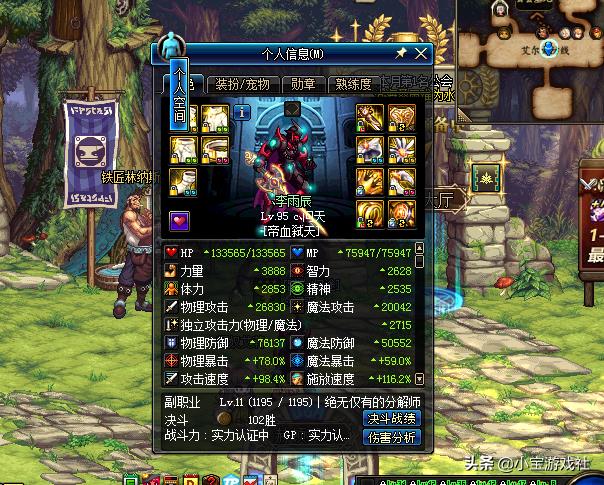This screenshot has height=485, width=604.
Task: Select the golden ring equipment slot
Action: point(371,213)
